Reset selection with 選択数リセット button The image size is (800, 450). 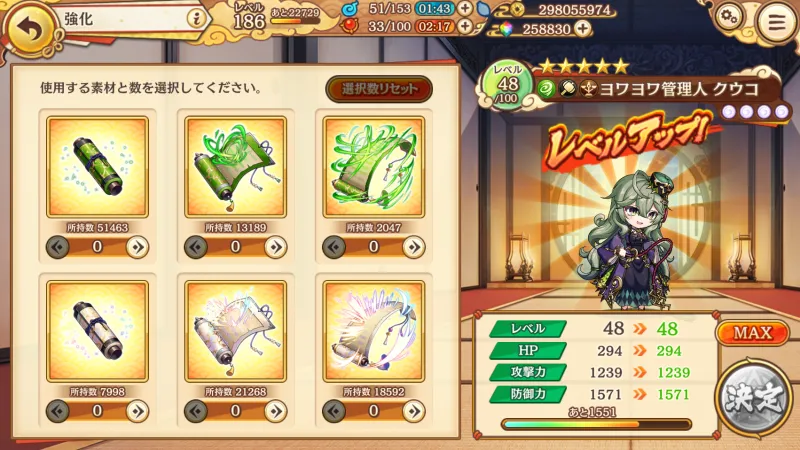point(379,87)
